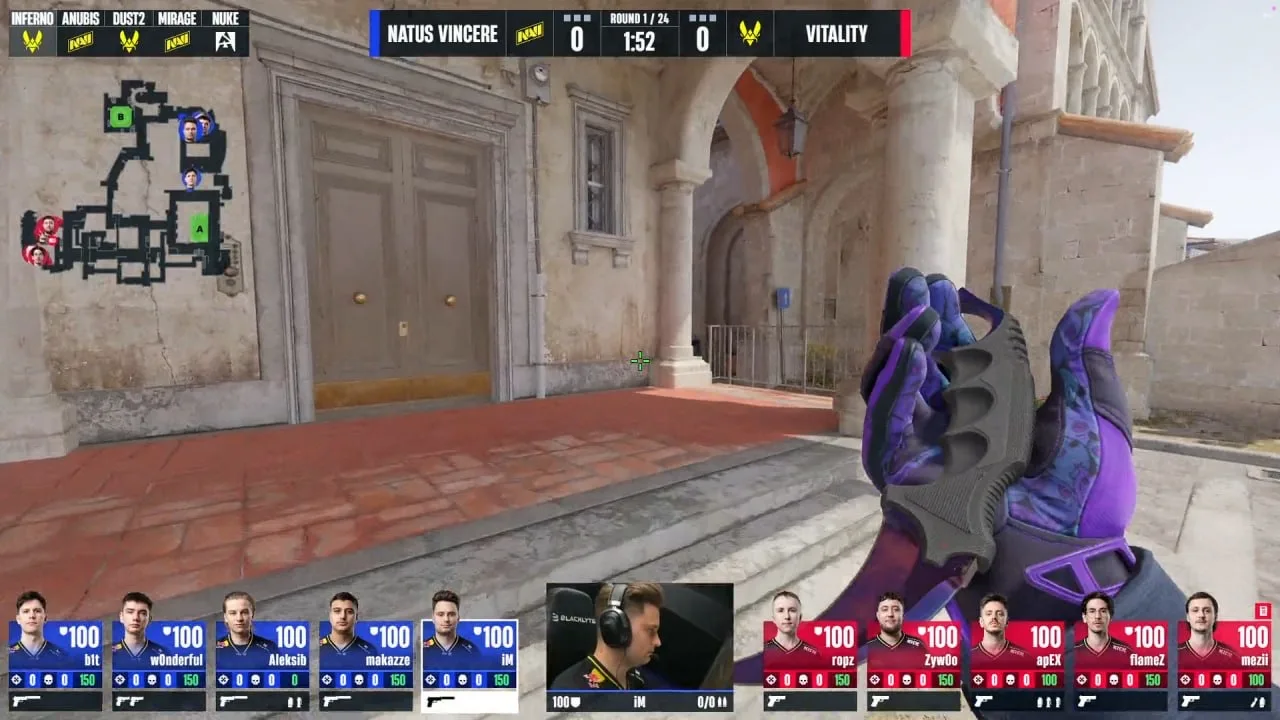
Task: Click Aleksib's player card
Action: (262, 654)
